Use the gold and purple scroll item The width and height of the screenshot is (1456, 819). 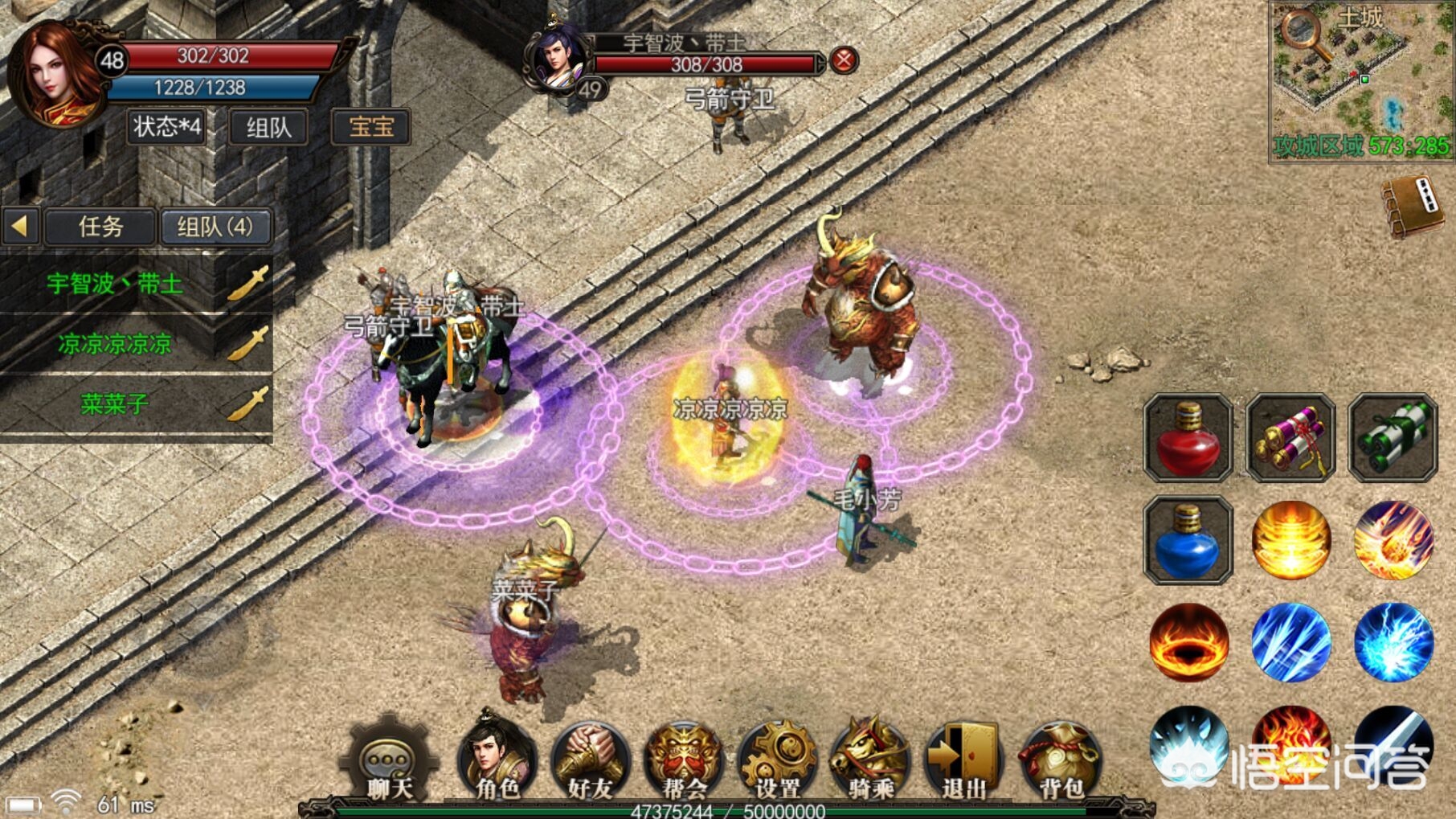(x=1290, y=438)
